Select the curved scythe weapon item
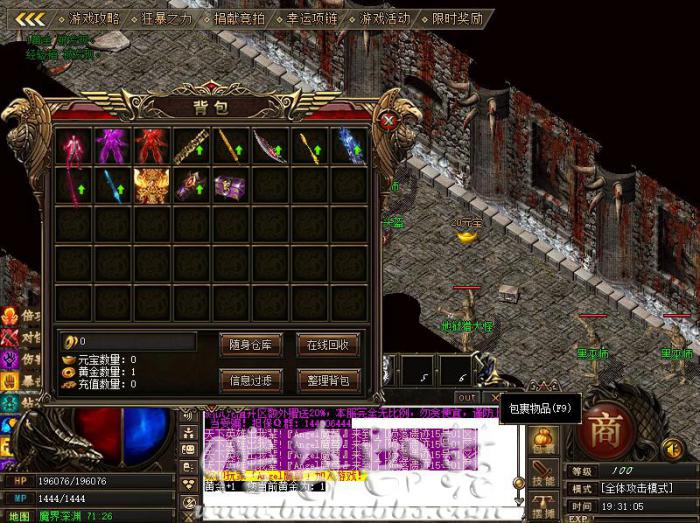 (268, 146)
